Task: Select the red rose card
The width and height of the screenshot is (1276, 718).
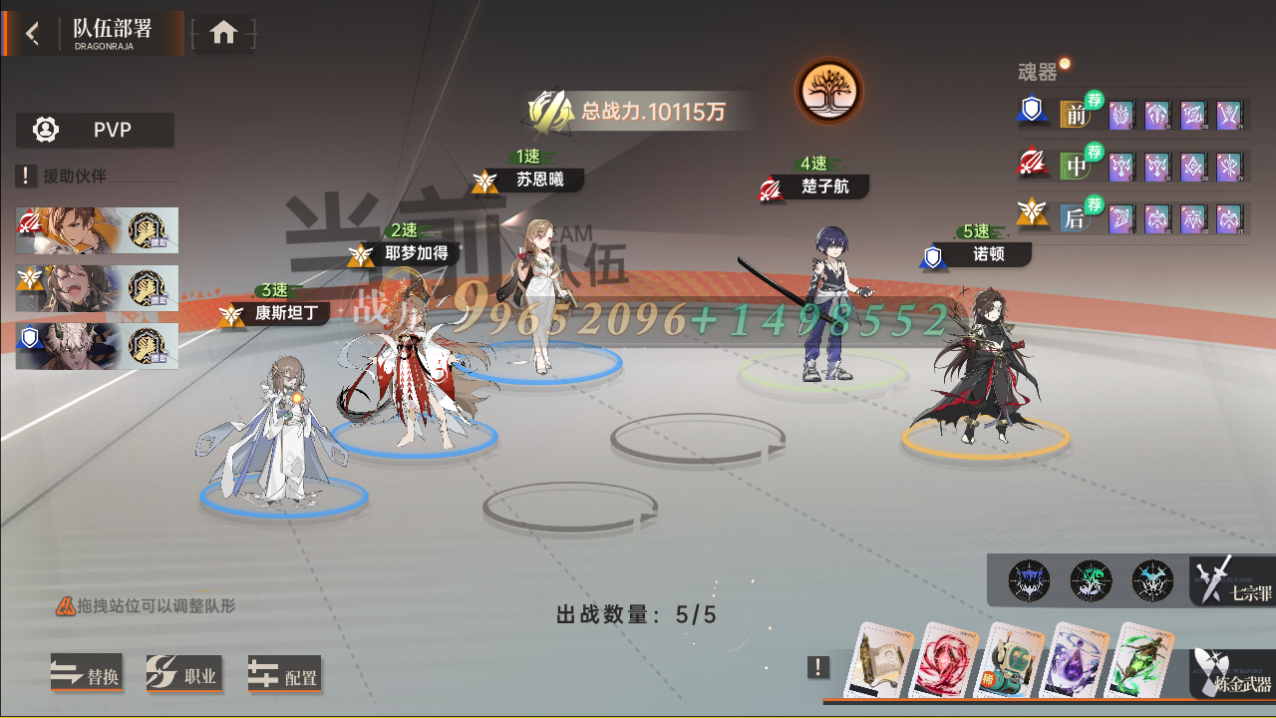Action: (948, 661)
